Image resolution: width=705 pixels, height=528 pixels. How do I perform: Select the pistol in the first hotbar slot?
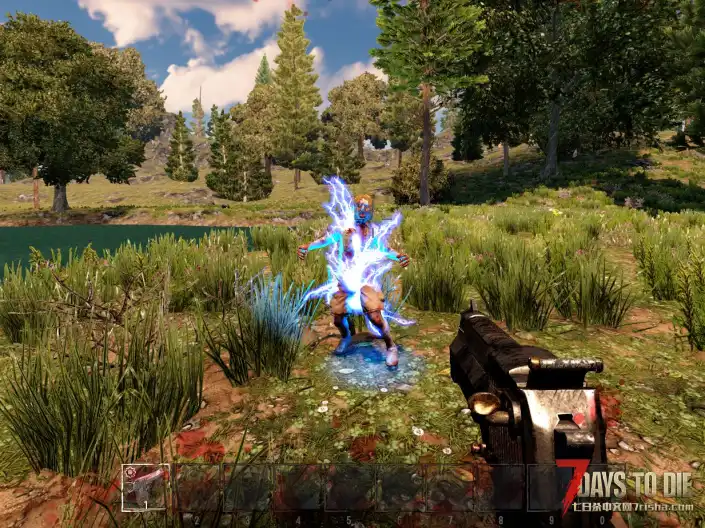pos(145,488)
